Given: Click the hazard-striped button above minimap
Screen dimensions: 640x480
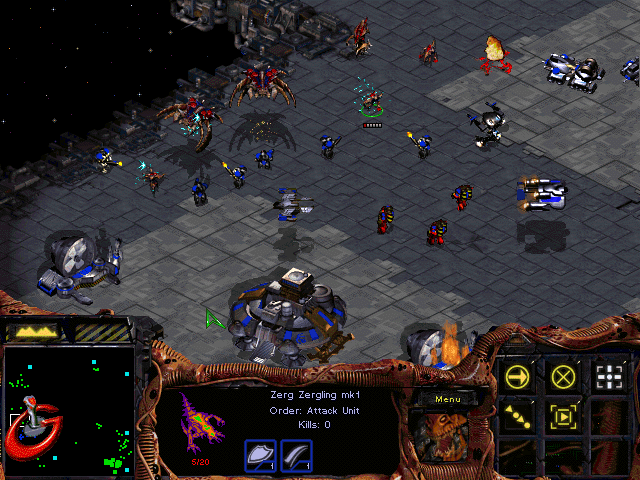Looking at the screenshot, I should pos(102,331).
